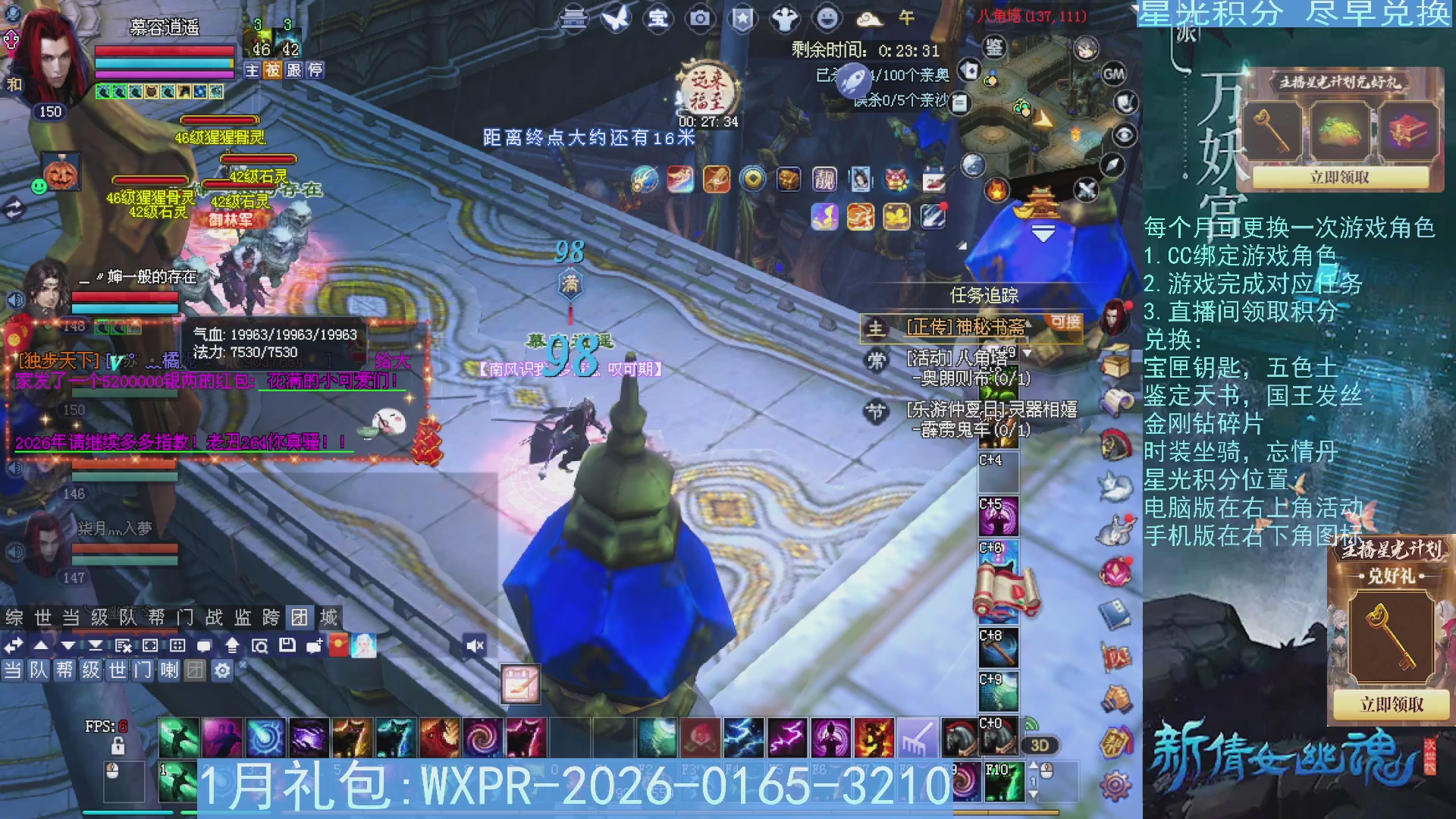Click the GM icon at minimap corner
Screen dimensions: 1456x819
[1112, 76]
